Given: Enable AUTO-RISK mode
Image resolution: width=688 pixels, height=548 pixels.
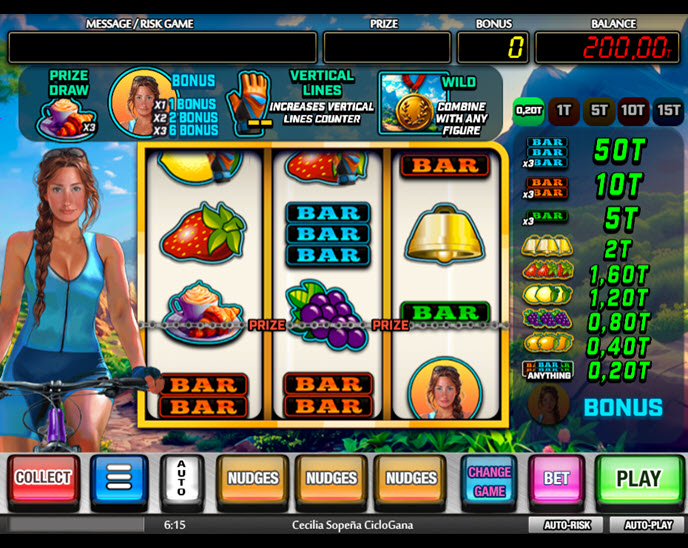Looking at the screenshot, I should click(567, 525).
